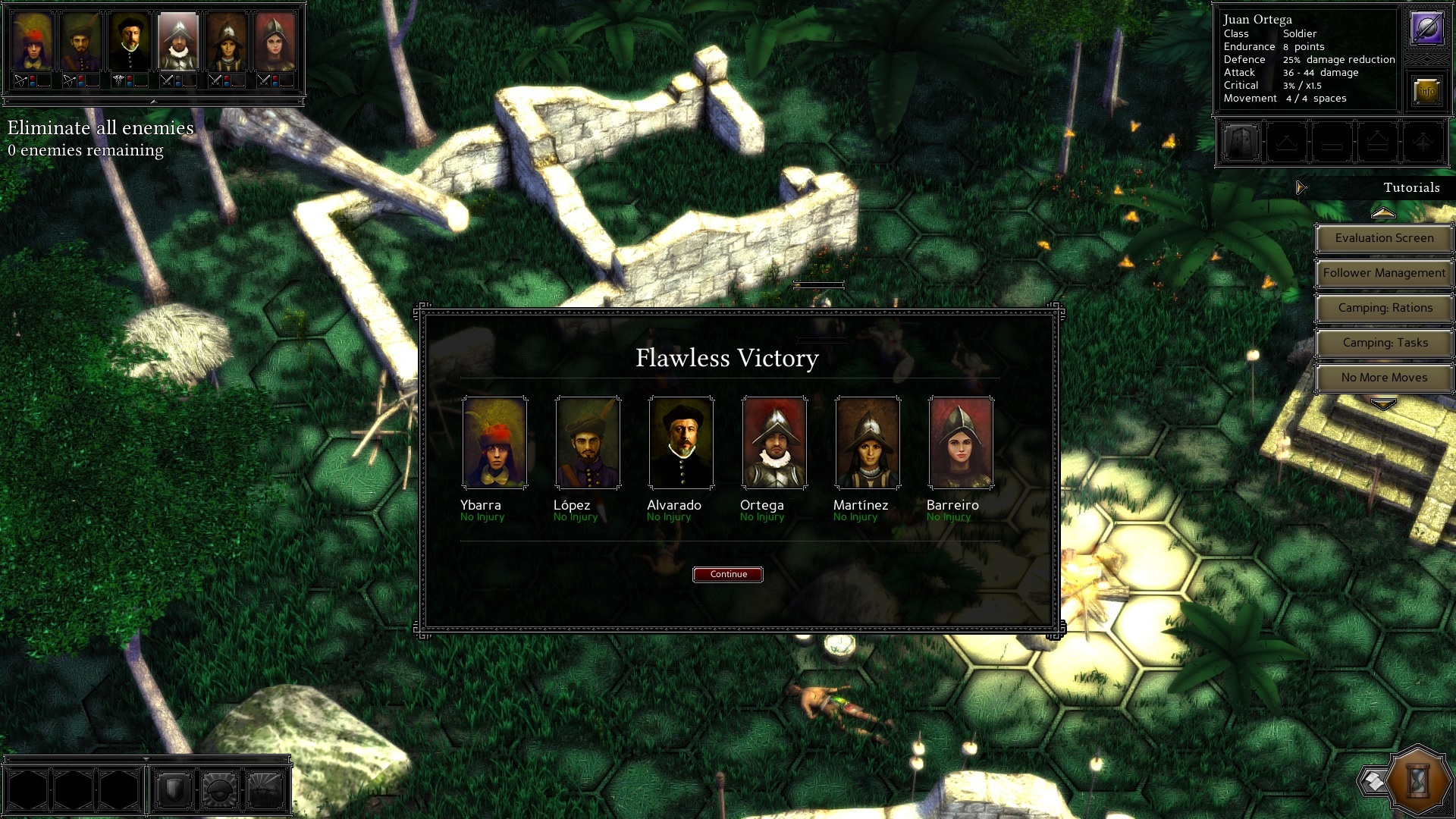Continue past the Flawless Victory screen
Image resolution: width=1456 pixels, height=819 pixels.
(728, 574)
